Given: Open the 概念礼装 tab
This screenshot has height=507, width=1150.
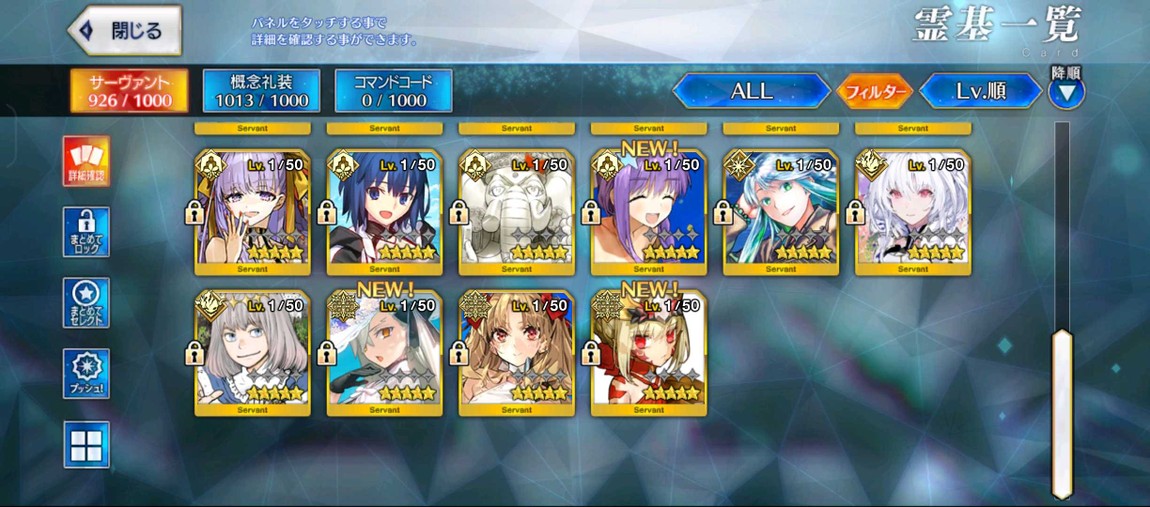Looking at the screenshot, I should pos(261,90).
